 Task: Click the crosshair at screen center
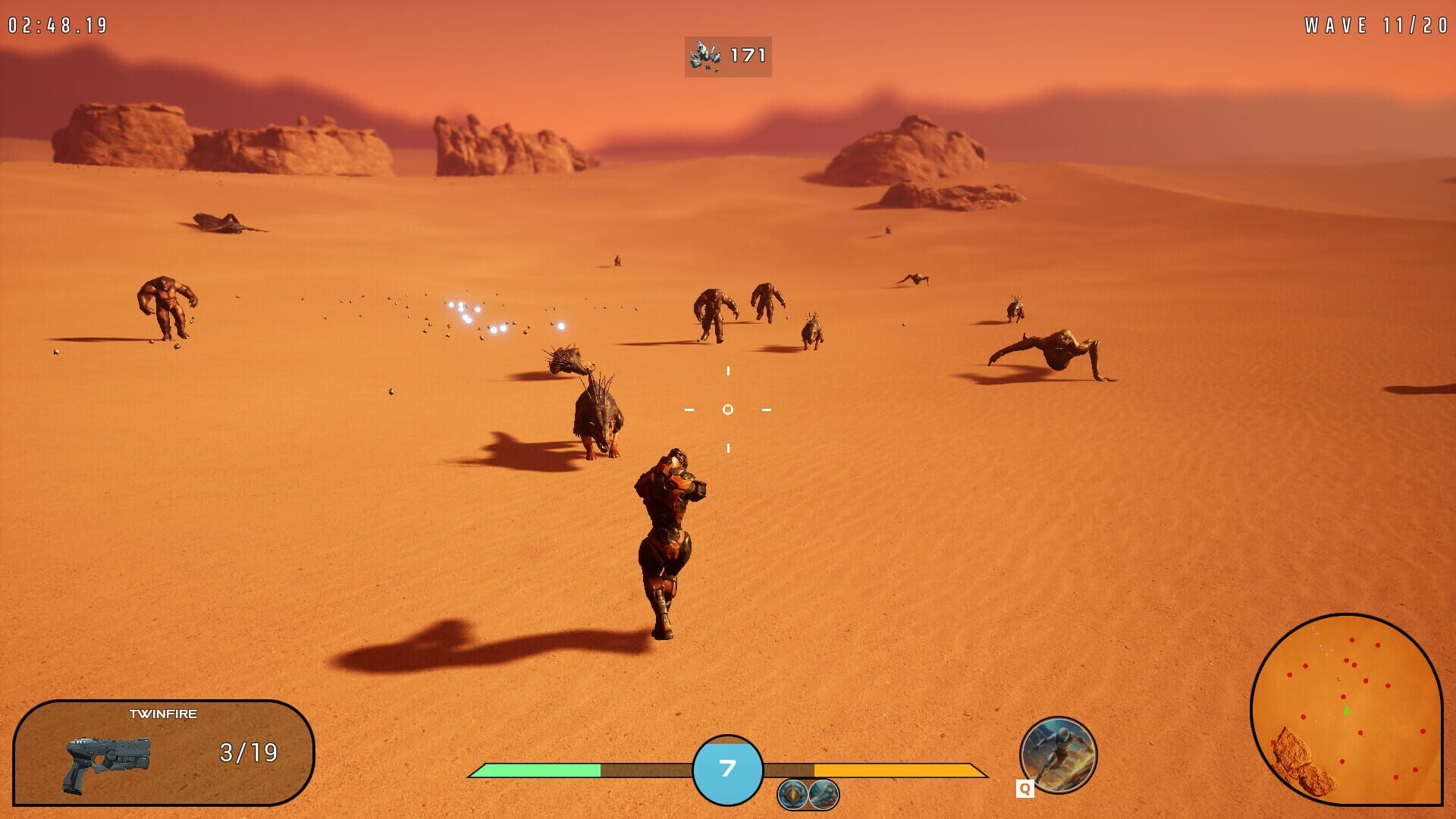coord(726,409)
